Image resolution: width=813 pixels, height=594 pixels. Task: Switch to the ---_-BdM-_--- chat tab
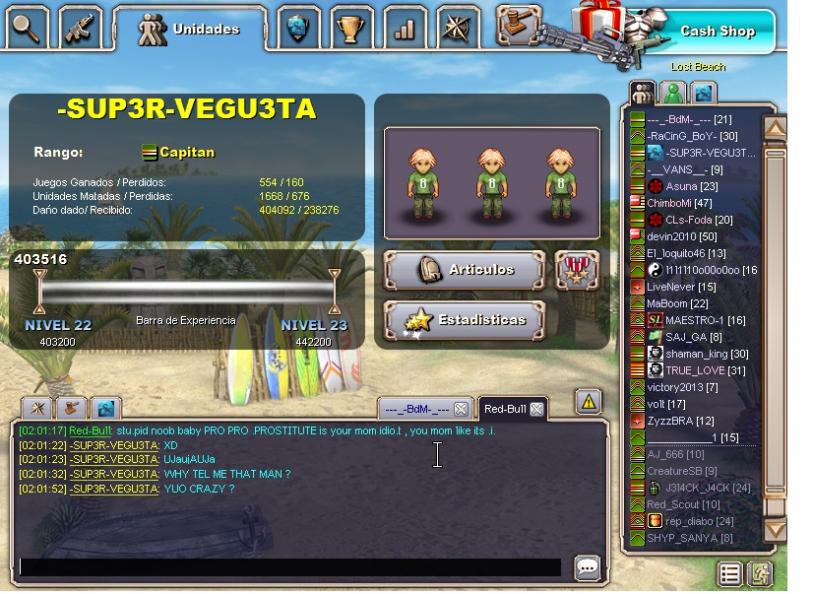click(x=417, y=409)
